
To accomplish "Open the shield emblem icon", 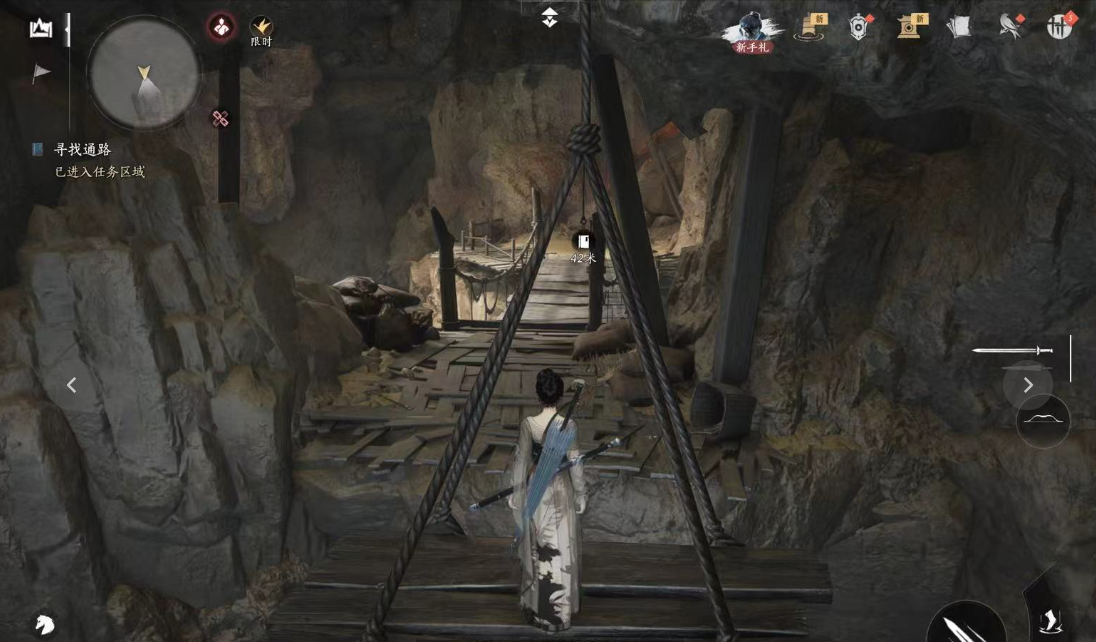I will point(859,27).
